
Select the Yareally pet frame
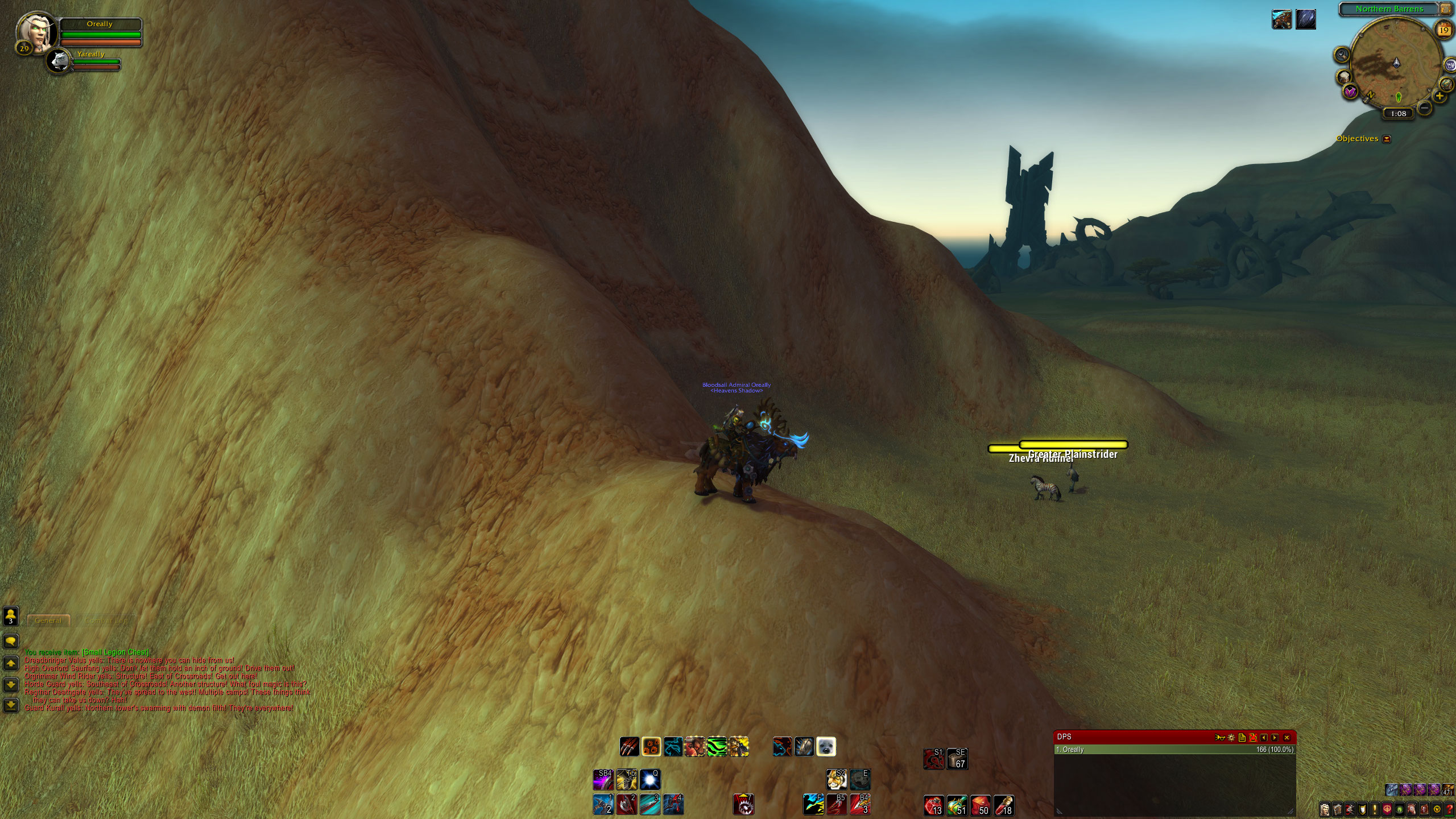pos(59,61)
